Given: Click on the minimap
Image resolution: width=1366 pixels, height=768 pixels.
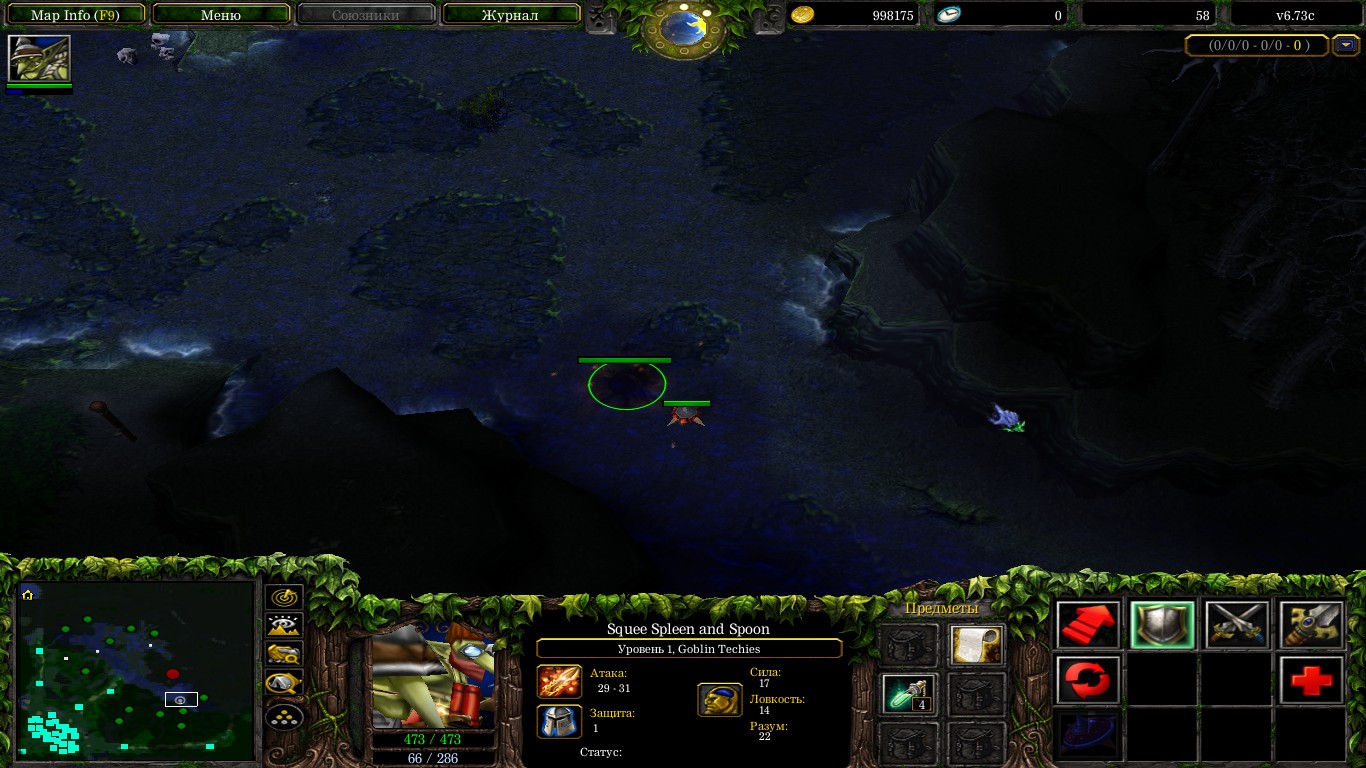Looking at the screenshot, I should click(x=136, y=670).
